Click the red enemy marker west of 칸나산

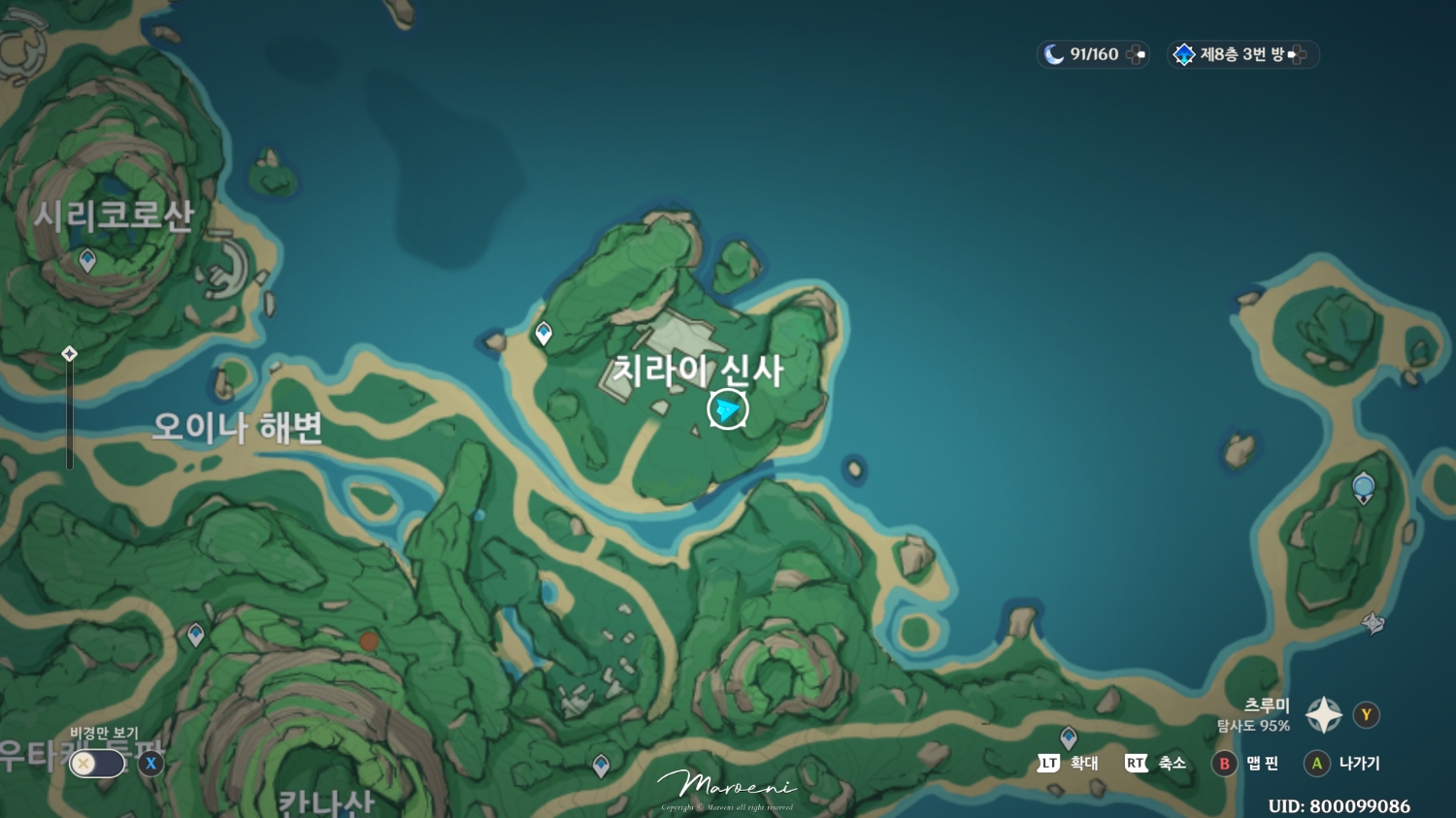click(x=369, y=640)
